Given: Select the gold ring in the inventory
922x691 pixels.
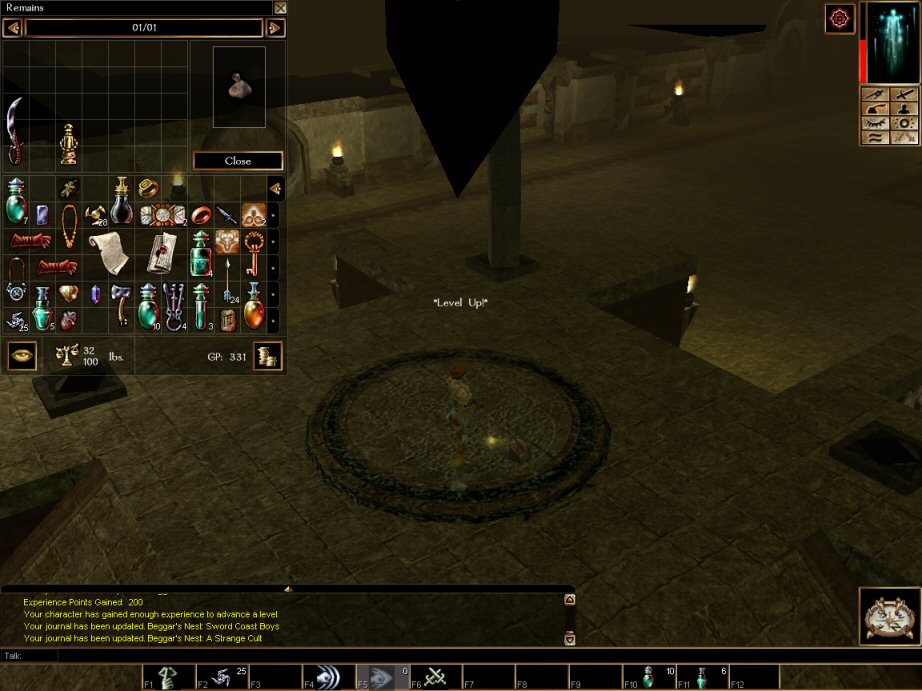Looking at the screenshot, I should pyautogui.click(x=148, y=186).
